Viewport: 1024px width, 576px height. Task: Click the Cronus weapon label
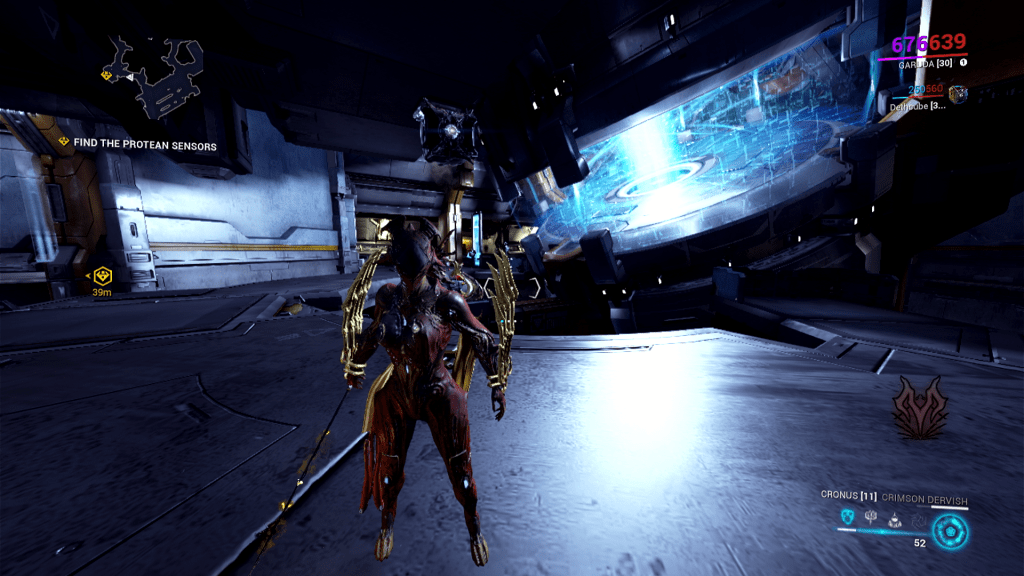tap(846, 494)
